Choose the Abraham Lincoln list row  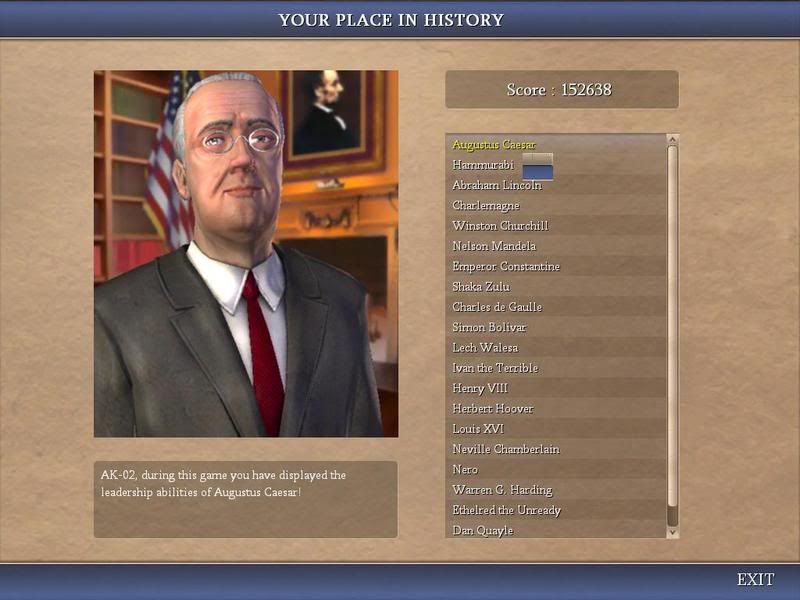pyautogui.click(x=497, y=185)
